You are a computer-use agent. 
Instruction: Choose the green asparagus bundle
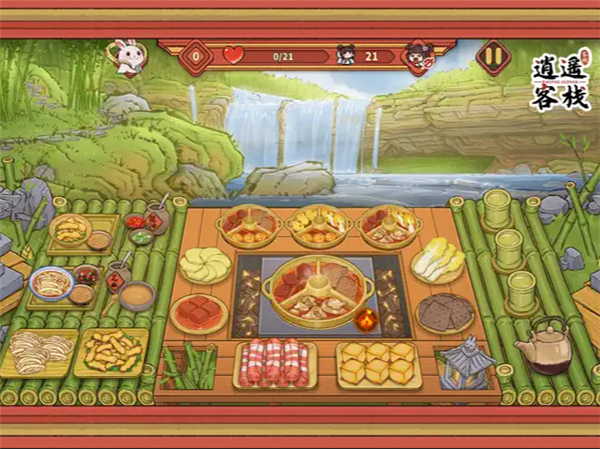pos(190,365)
